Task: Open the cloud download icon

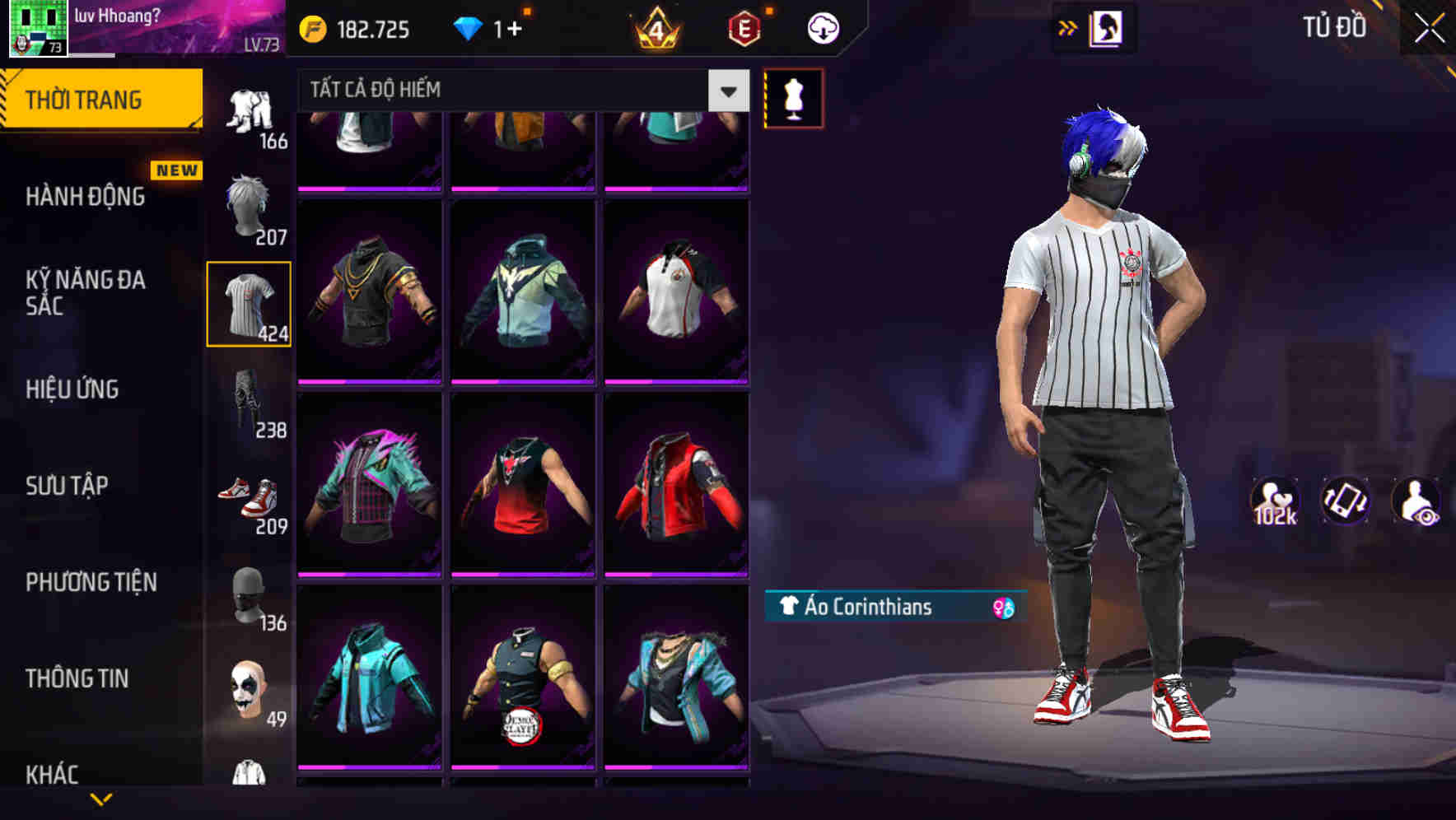Action: coord(822,27)
